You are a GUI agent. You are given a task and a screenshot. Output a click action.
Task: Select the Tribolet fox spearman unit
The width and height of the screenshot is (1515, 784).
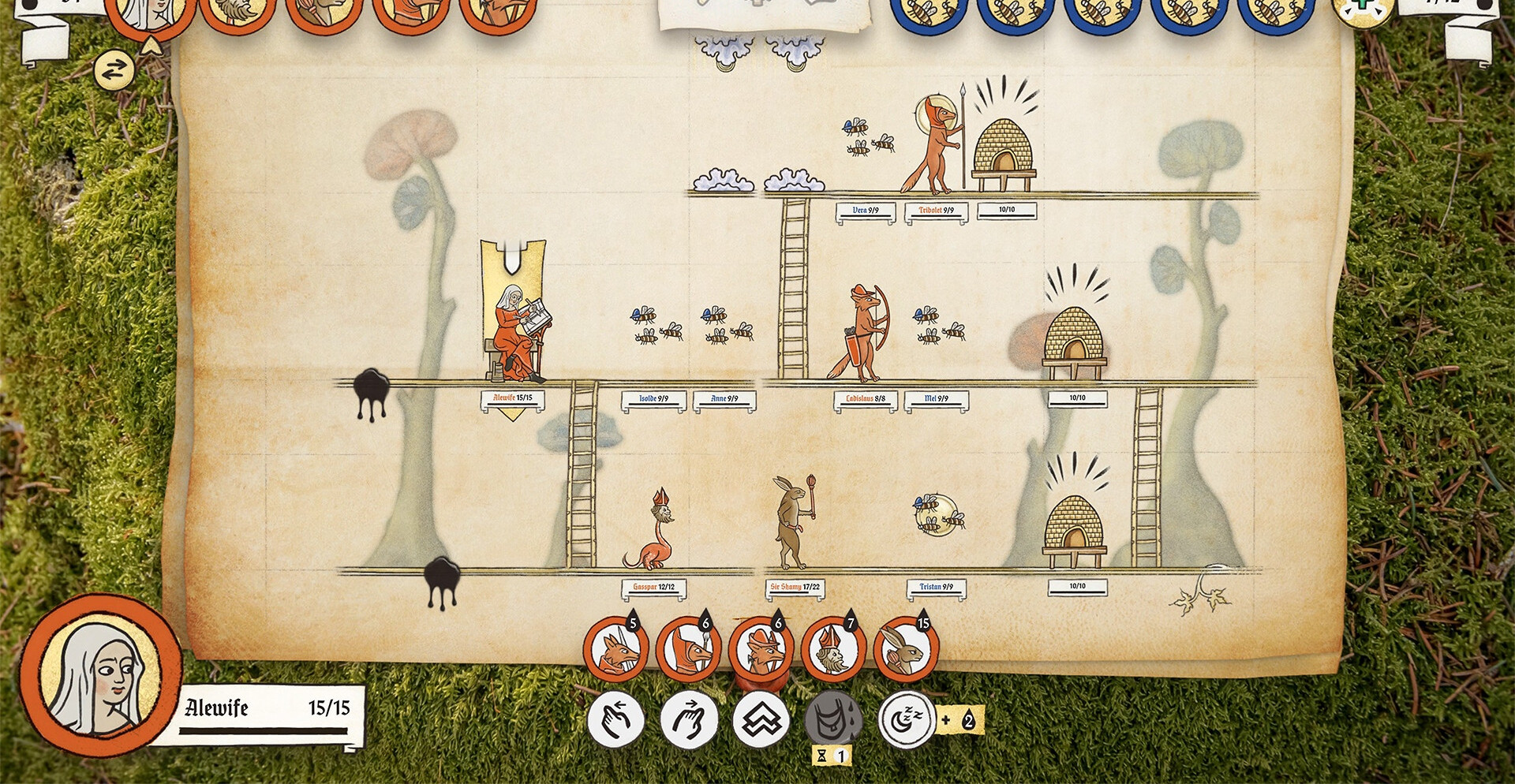click(x=936, y=147)
